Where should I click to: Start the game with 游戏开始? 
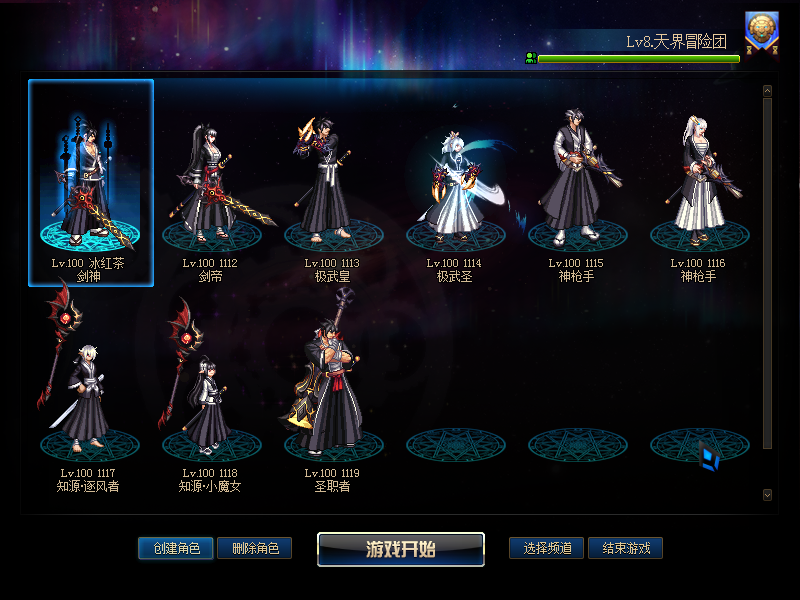coord(401,549)
